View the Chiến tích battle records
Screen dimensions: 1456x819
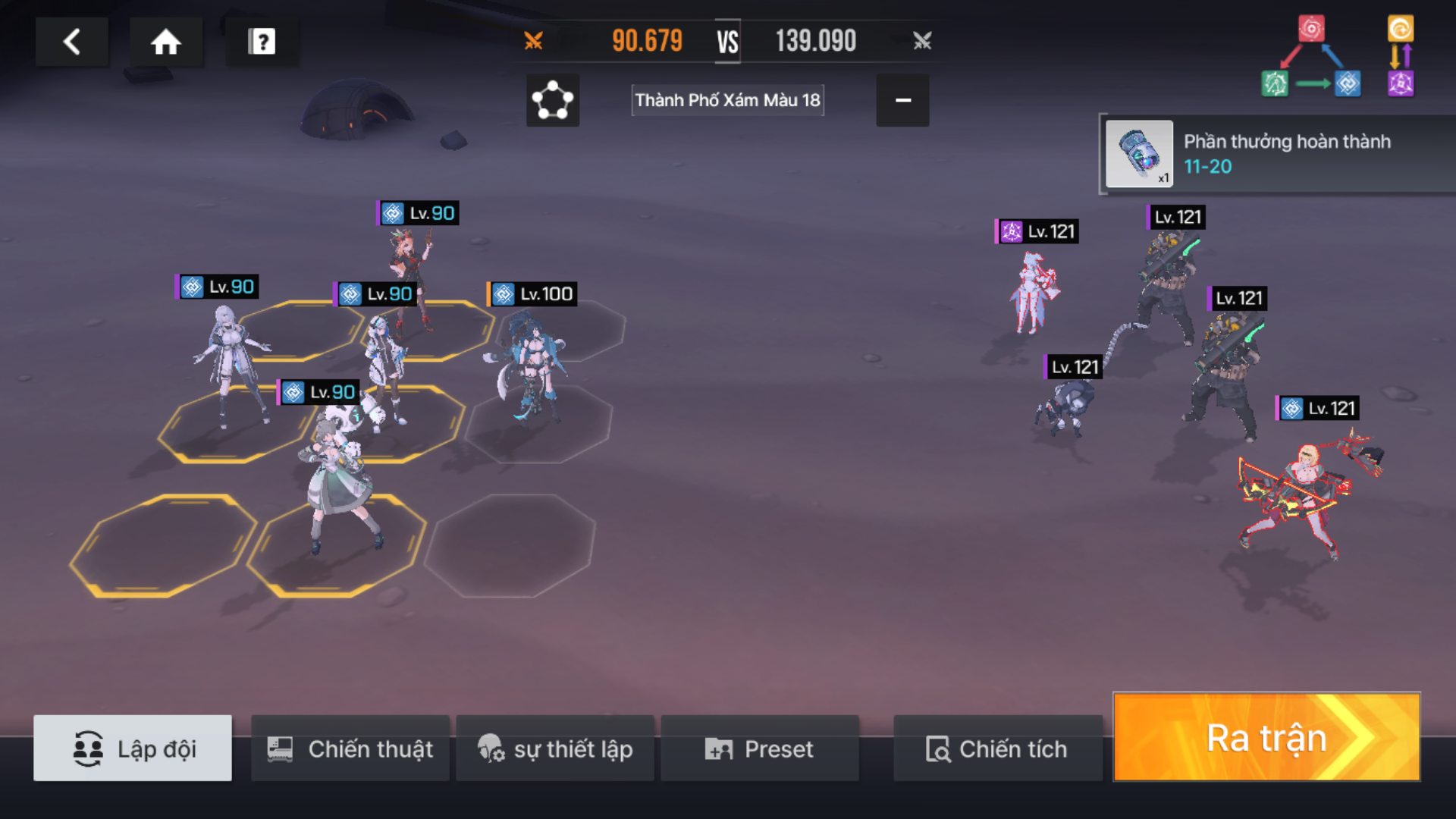997,748
